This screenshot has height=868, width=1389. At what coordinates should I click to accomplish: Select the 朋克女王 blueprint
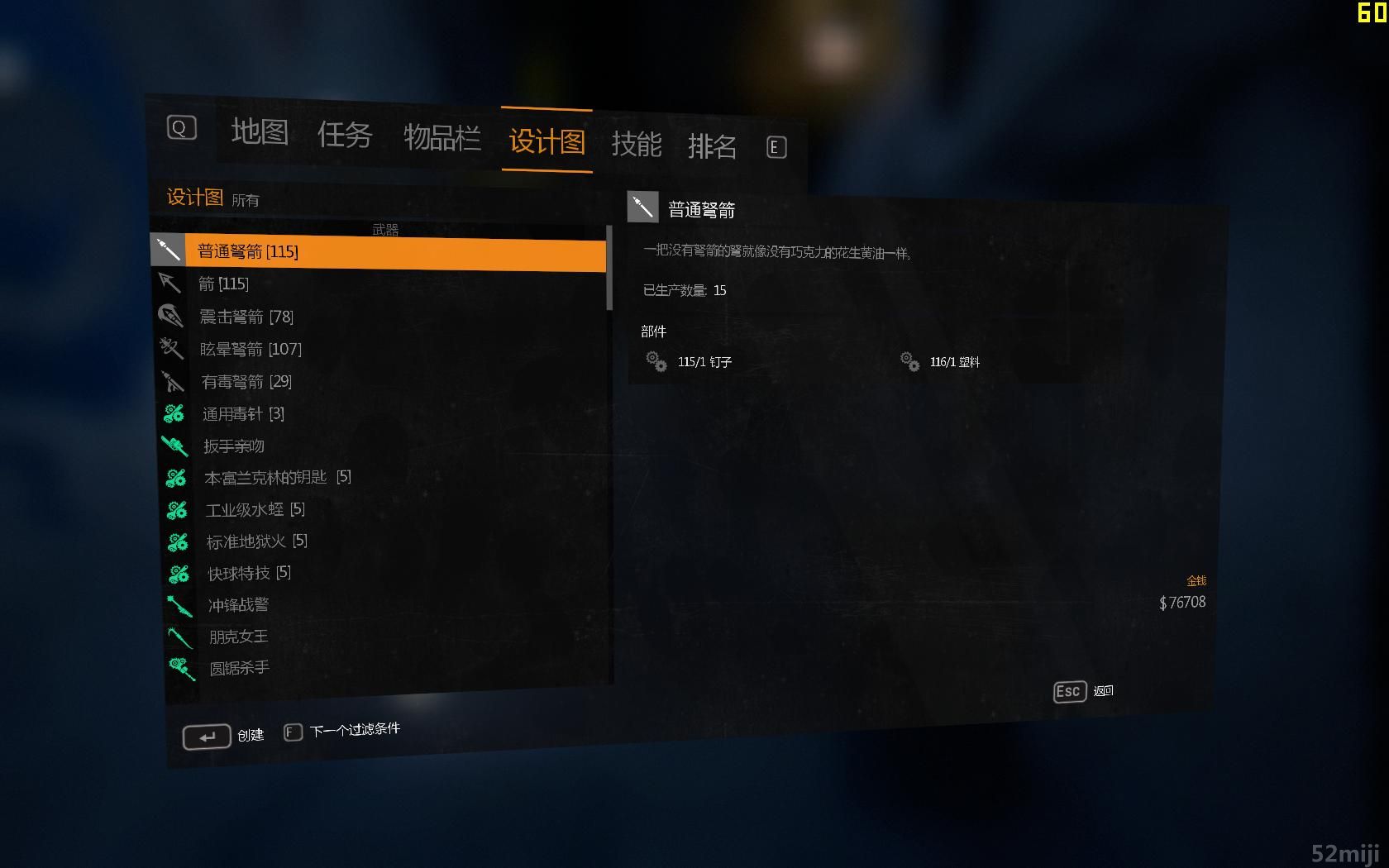238,637
